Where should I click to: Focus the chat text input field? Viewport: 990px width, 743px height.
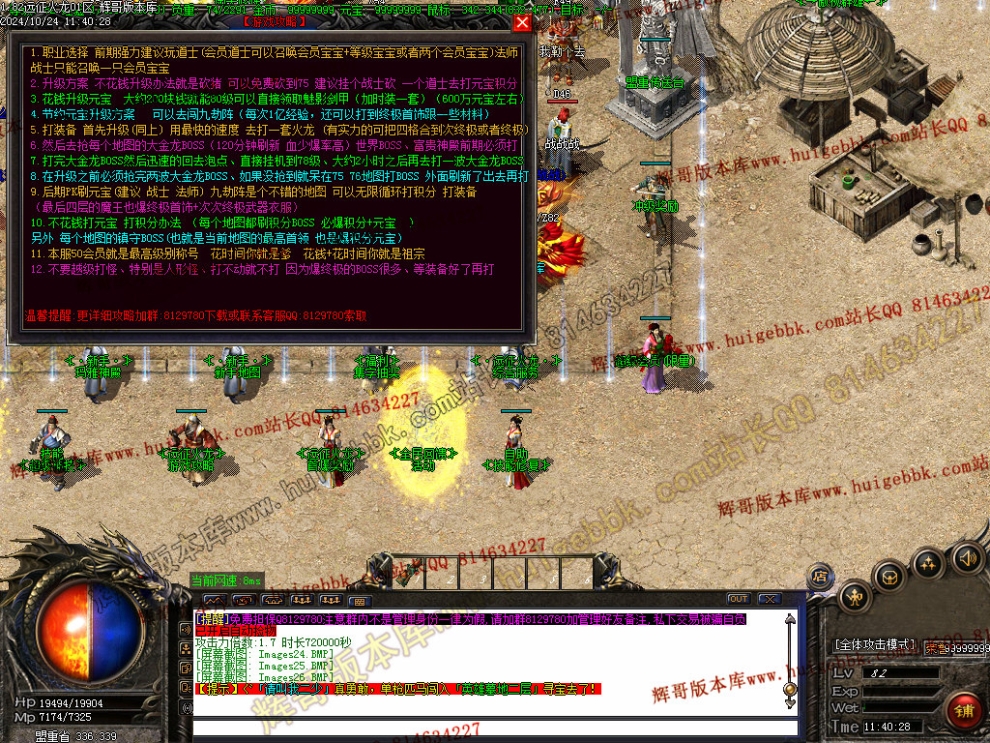(x=480, y=727)
